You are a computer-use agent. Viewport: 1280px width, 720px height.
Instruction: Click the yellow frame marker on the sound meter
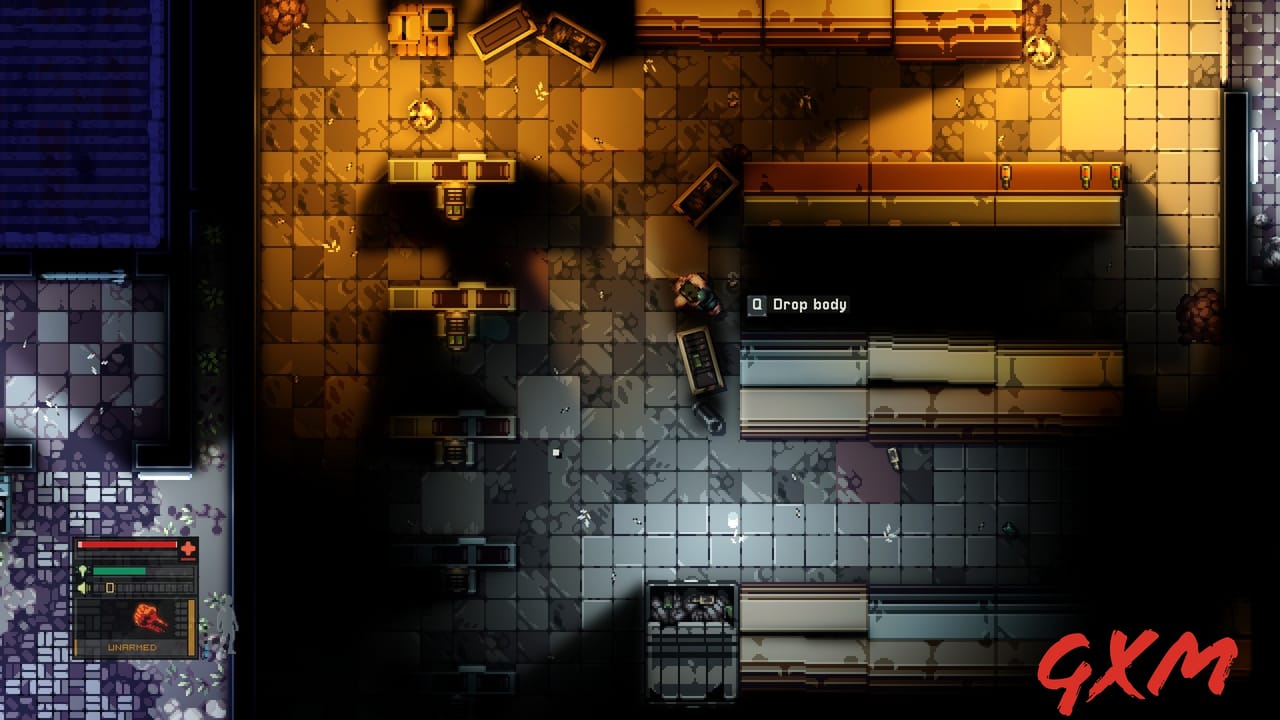(x=110, y=586)
